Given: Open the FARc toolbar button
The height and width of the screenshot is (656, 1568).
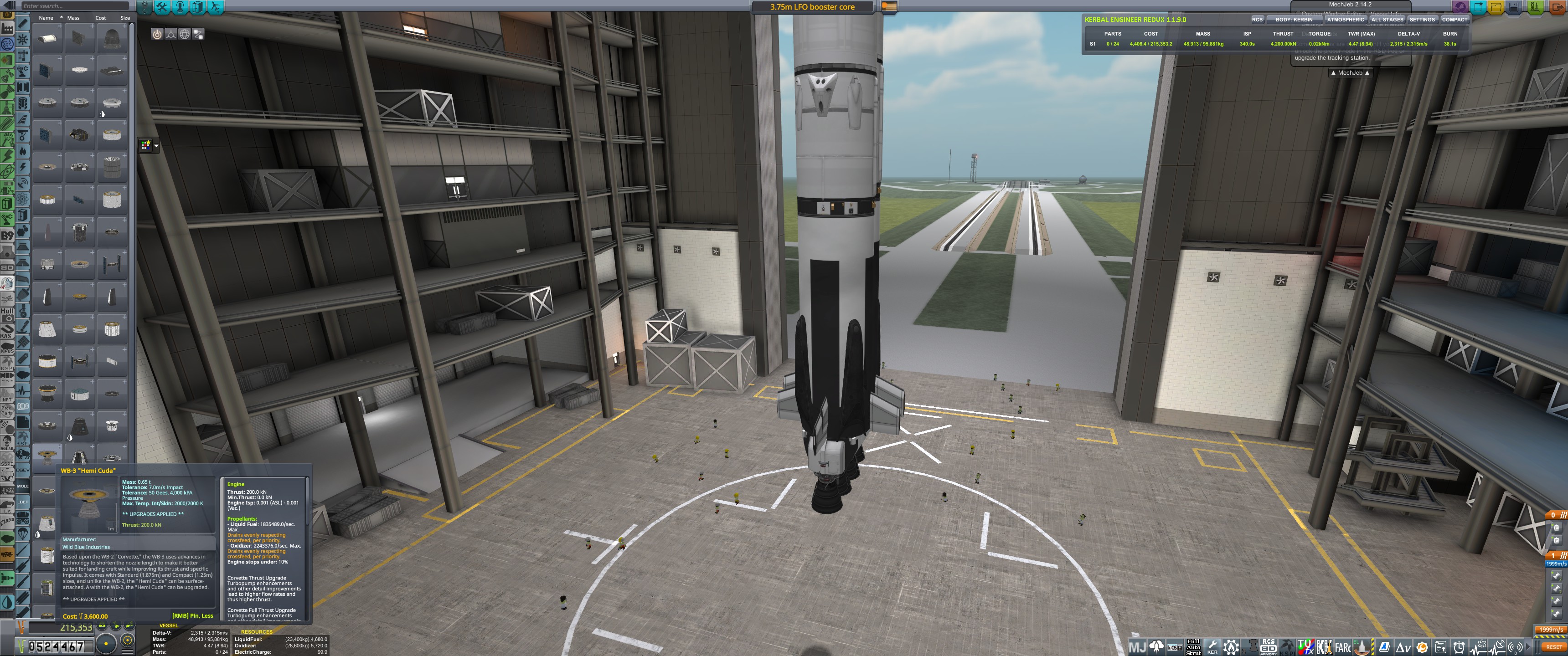Looking at the screenshot, I should click(x=1343, y=647).
